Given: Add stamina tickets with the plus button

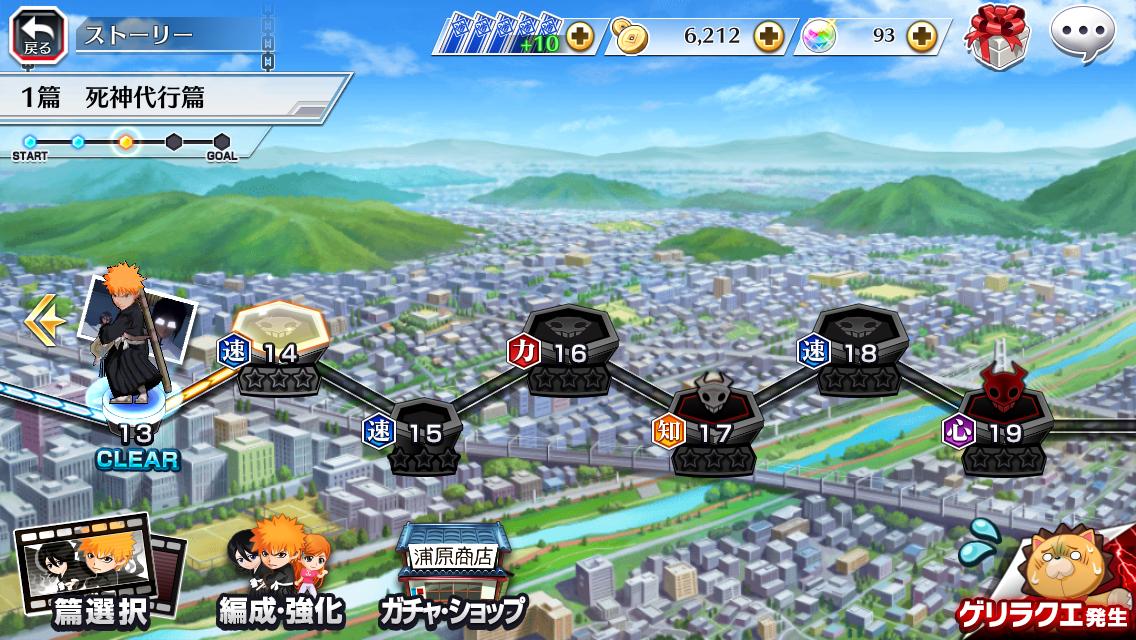Looking at the screenshot, I should [x=580, y=37].
